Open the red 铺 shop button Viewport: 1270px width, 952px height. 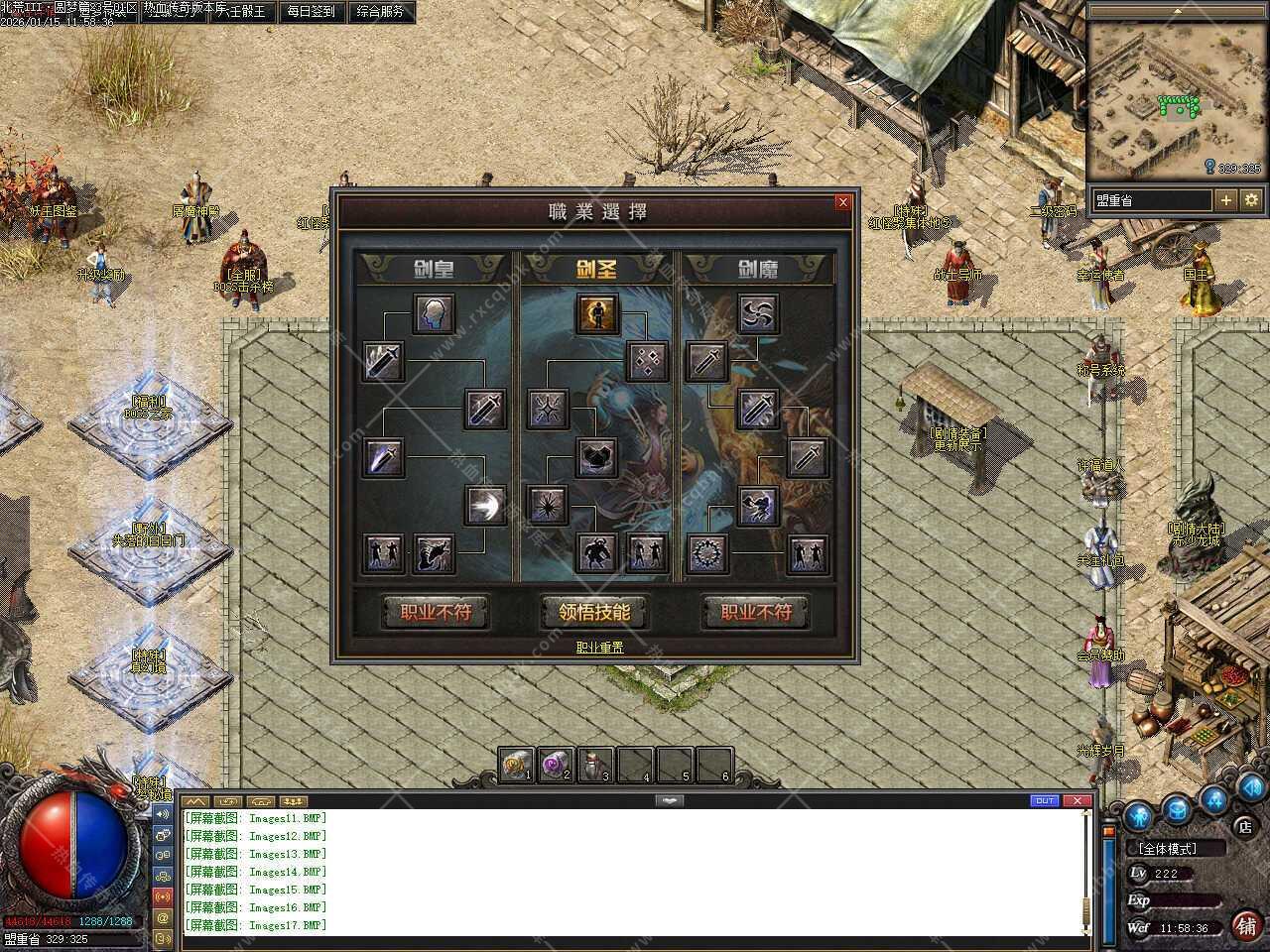(1246, 926)
